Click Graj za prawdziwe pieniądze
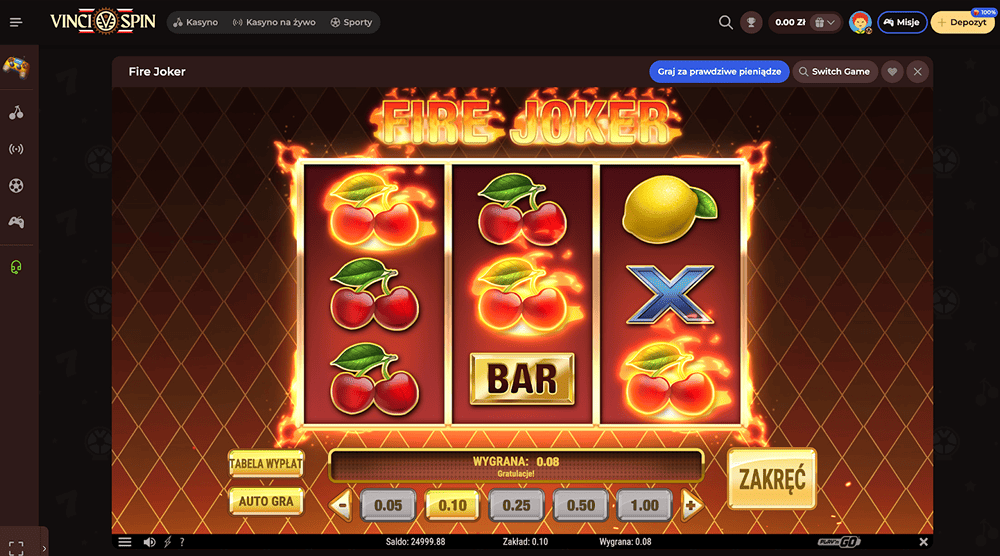 point(719,72)
